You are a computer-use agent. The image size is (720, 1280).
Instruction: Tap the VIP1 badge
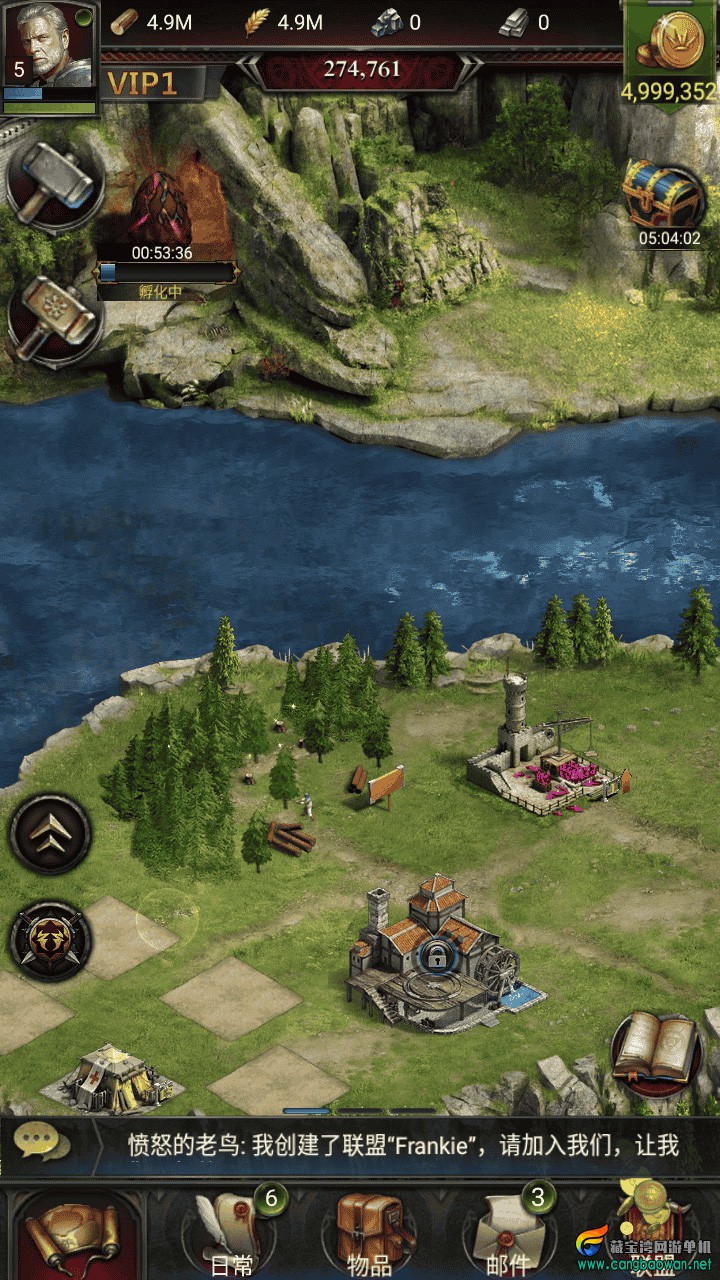tap(142, 84)
